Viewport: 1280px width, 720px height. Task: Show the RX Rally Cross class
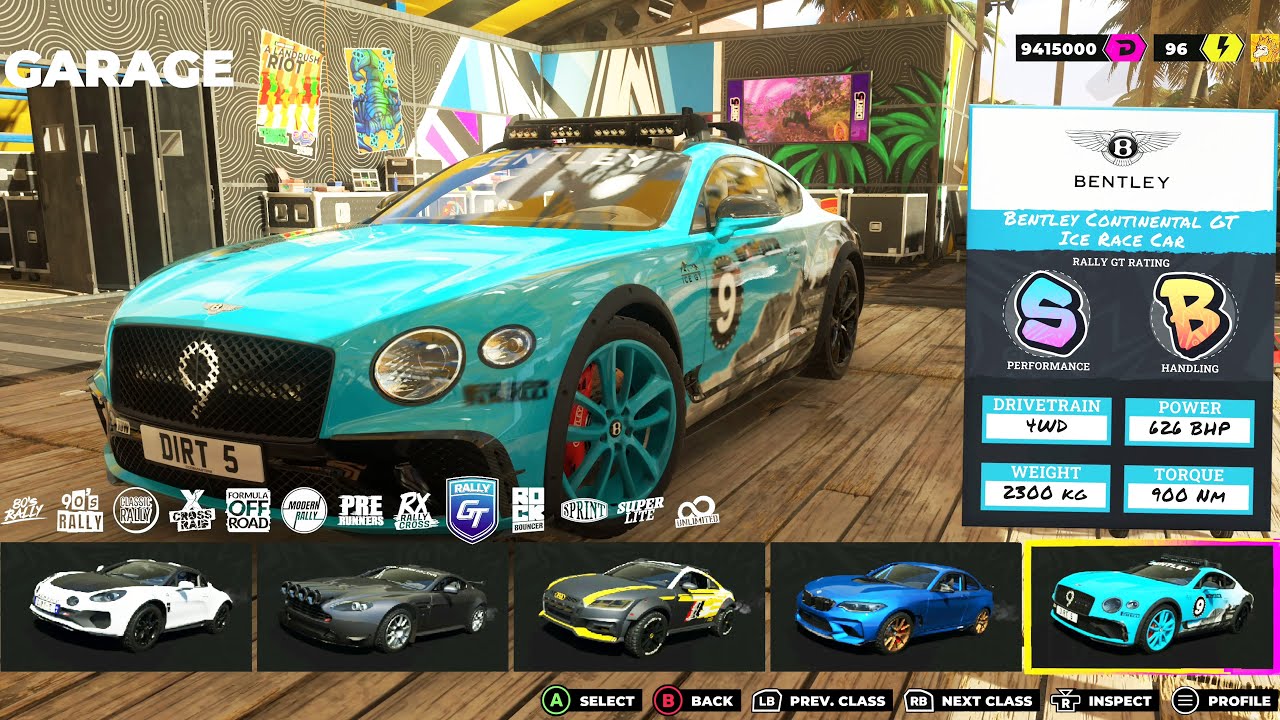coord(416,510)
